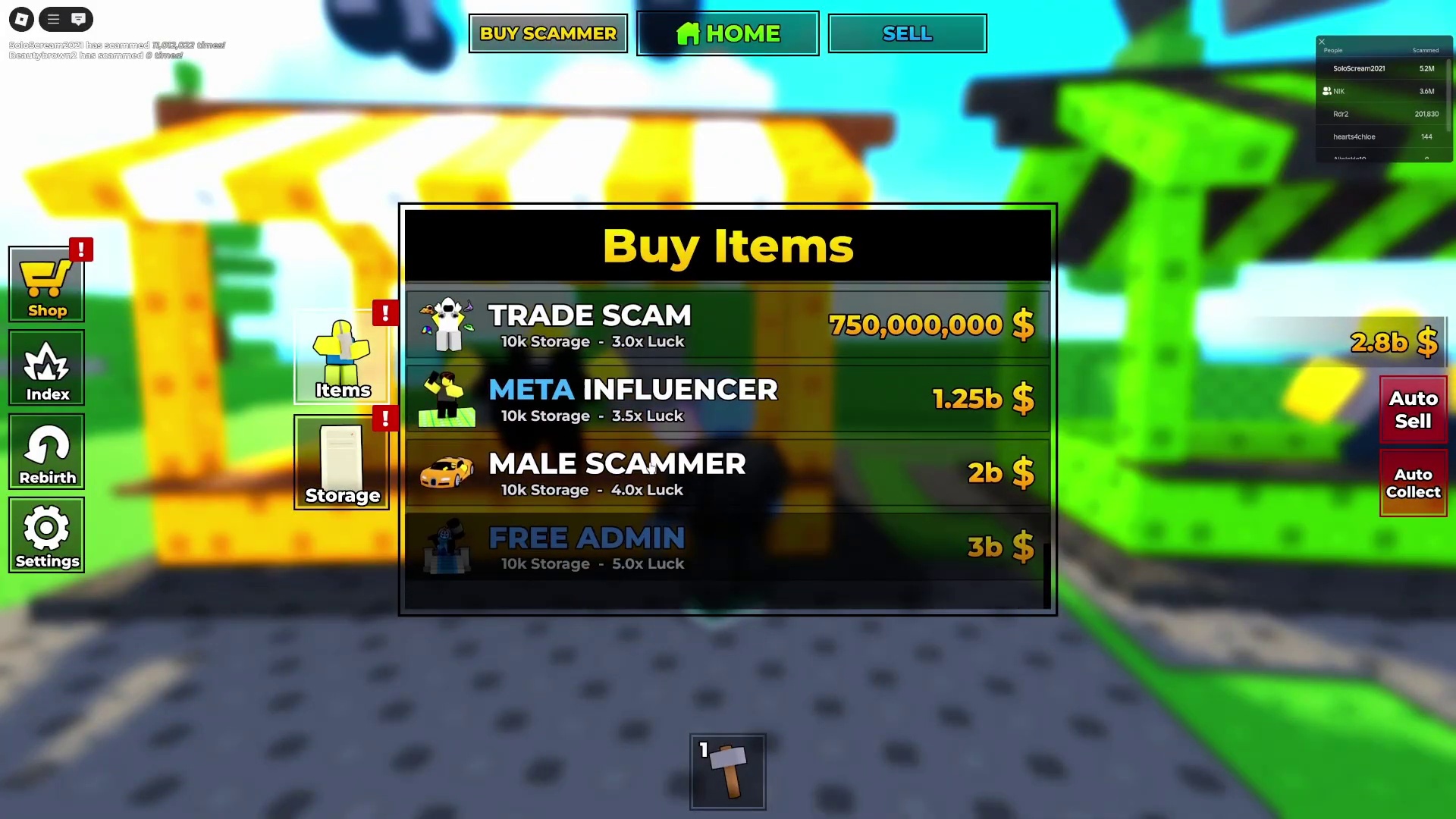
Task: Select the Rebirth option
Action: [x=46, y=453]
